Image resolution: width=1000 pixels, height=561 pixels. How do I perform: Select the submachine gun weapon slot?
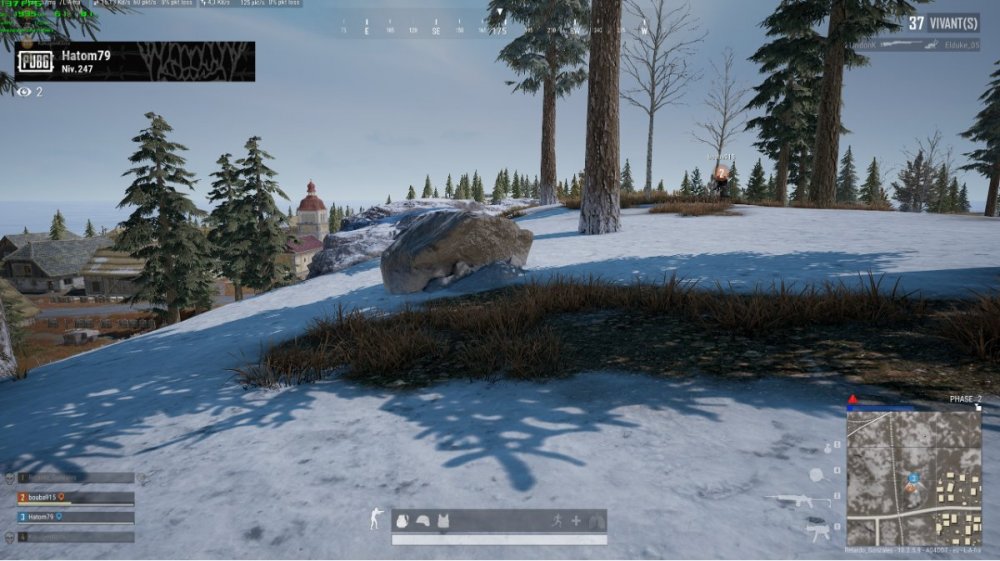point(818,531)
